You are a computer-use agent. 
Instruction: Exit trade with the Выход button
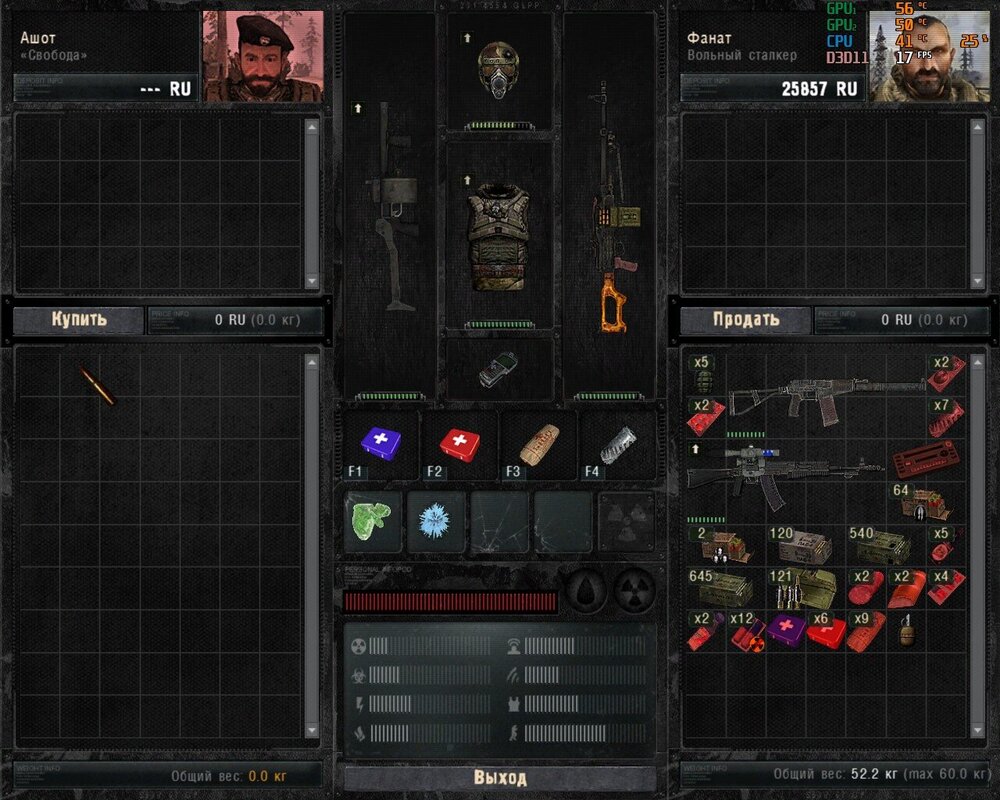500,778
